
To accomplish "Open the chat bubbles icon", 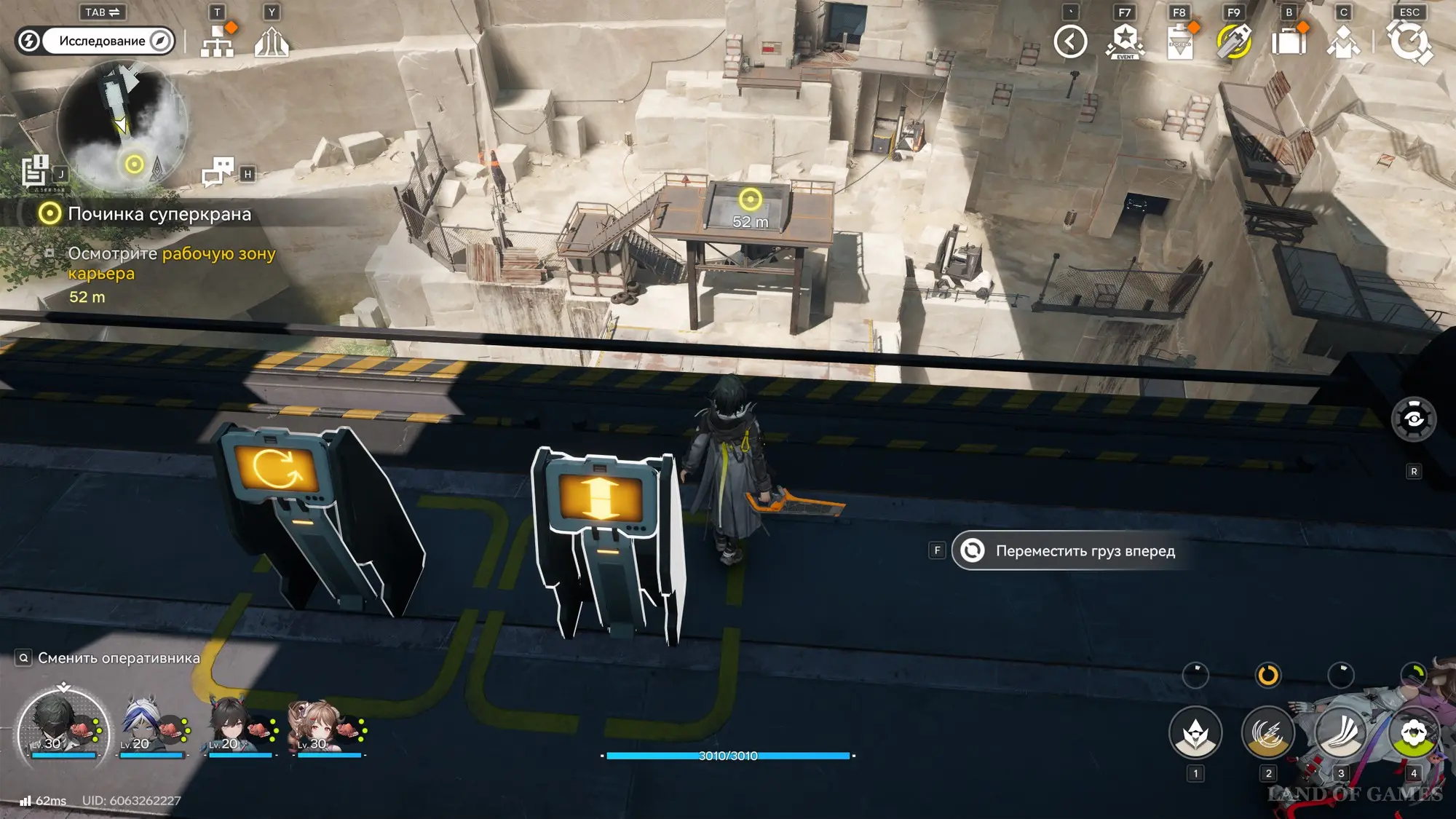I will tap(218, 172).
